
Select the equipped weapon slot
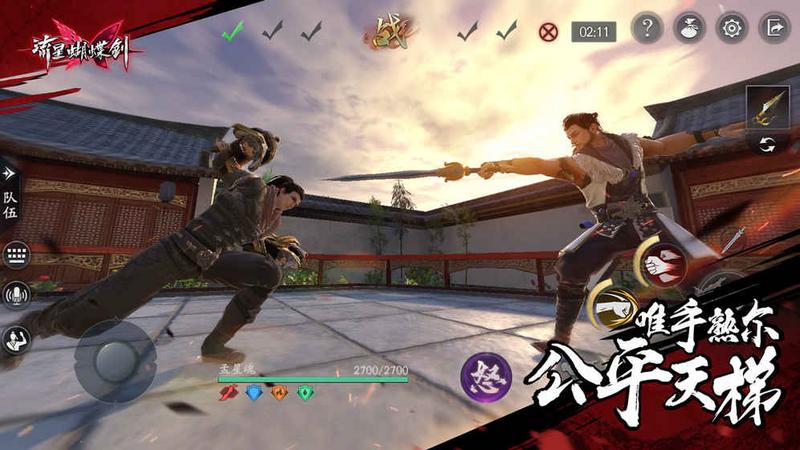[x=766, y=107]
